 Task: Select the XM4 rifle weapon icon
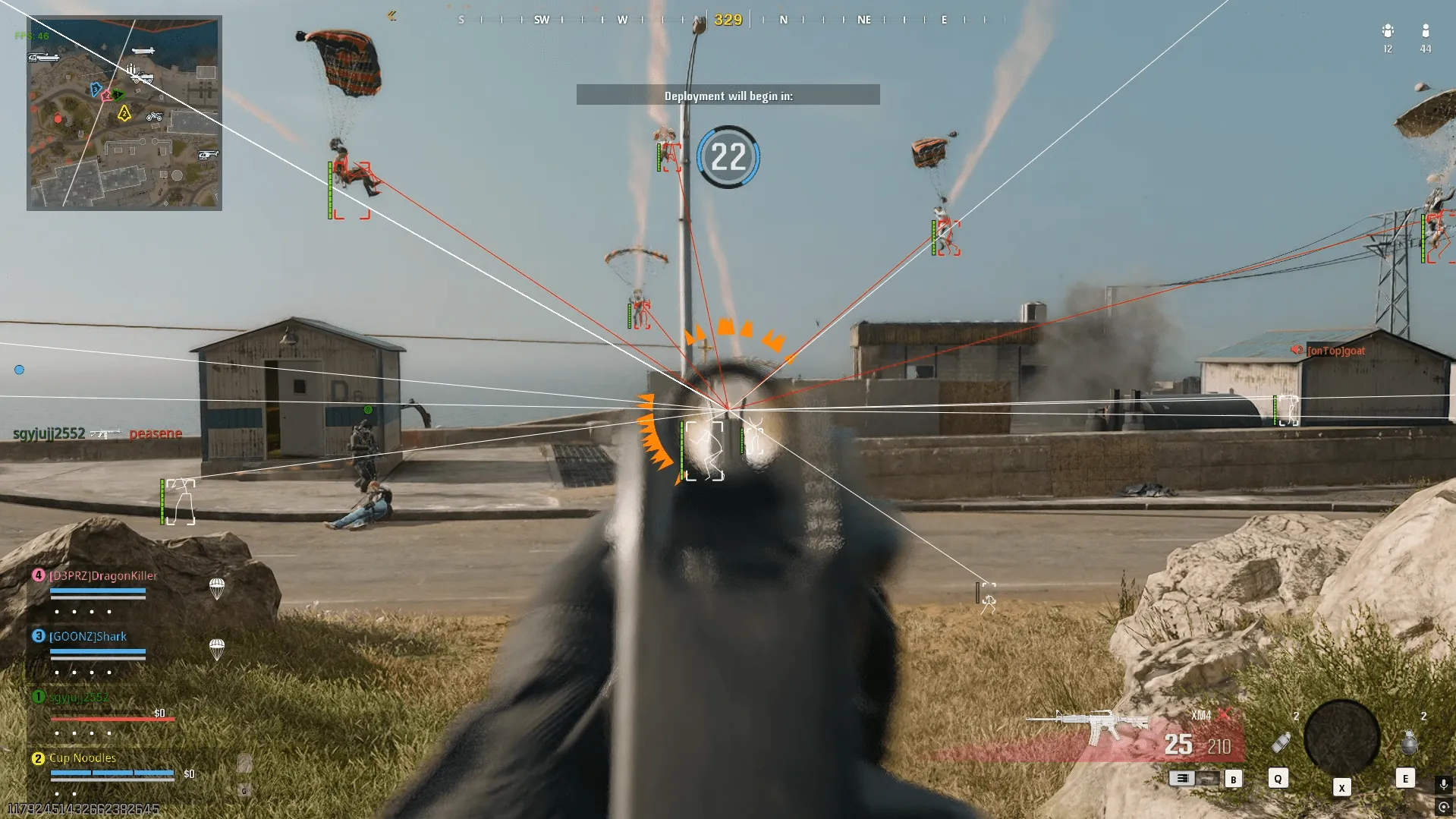[1086, 726]
